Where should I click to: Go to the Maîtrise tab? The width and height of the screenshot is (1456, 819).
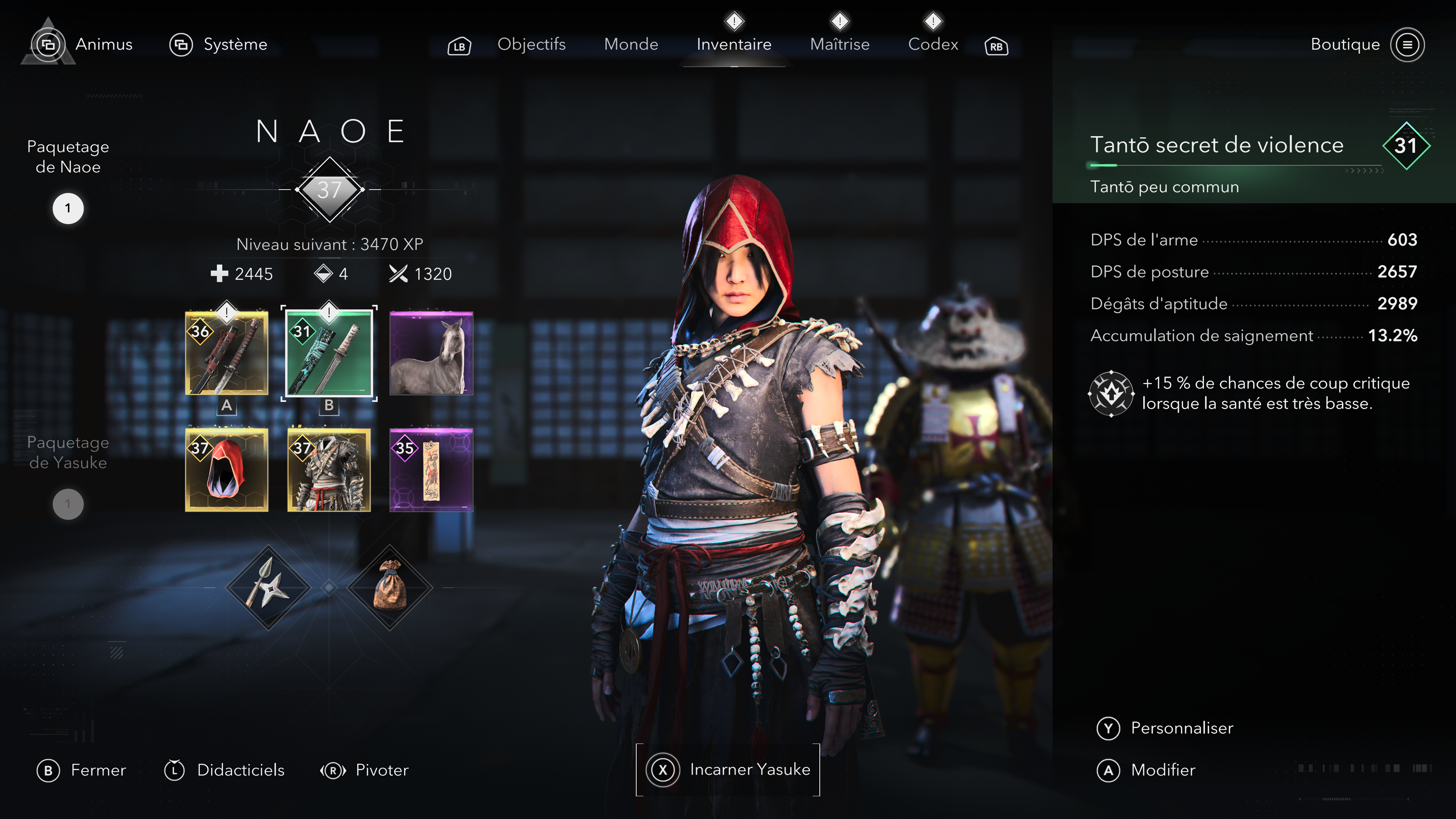[x=839, y=44]
